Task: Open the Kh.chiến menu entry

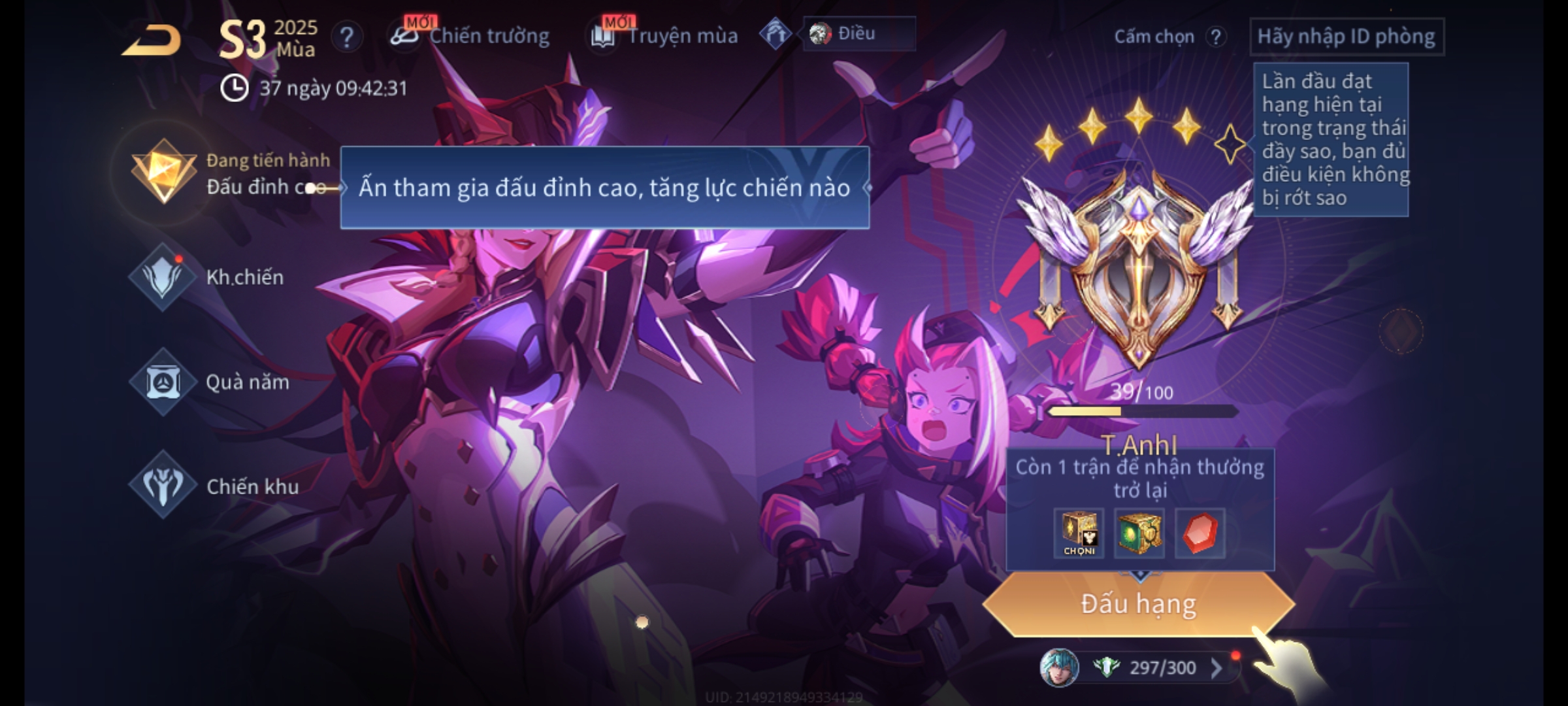Action: point(163,277)
